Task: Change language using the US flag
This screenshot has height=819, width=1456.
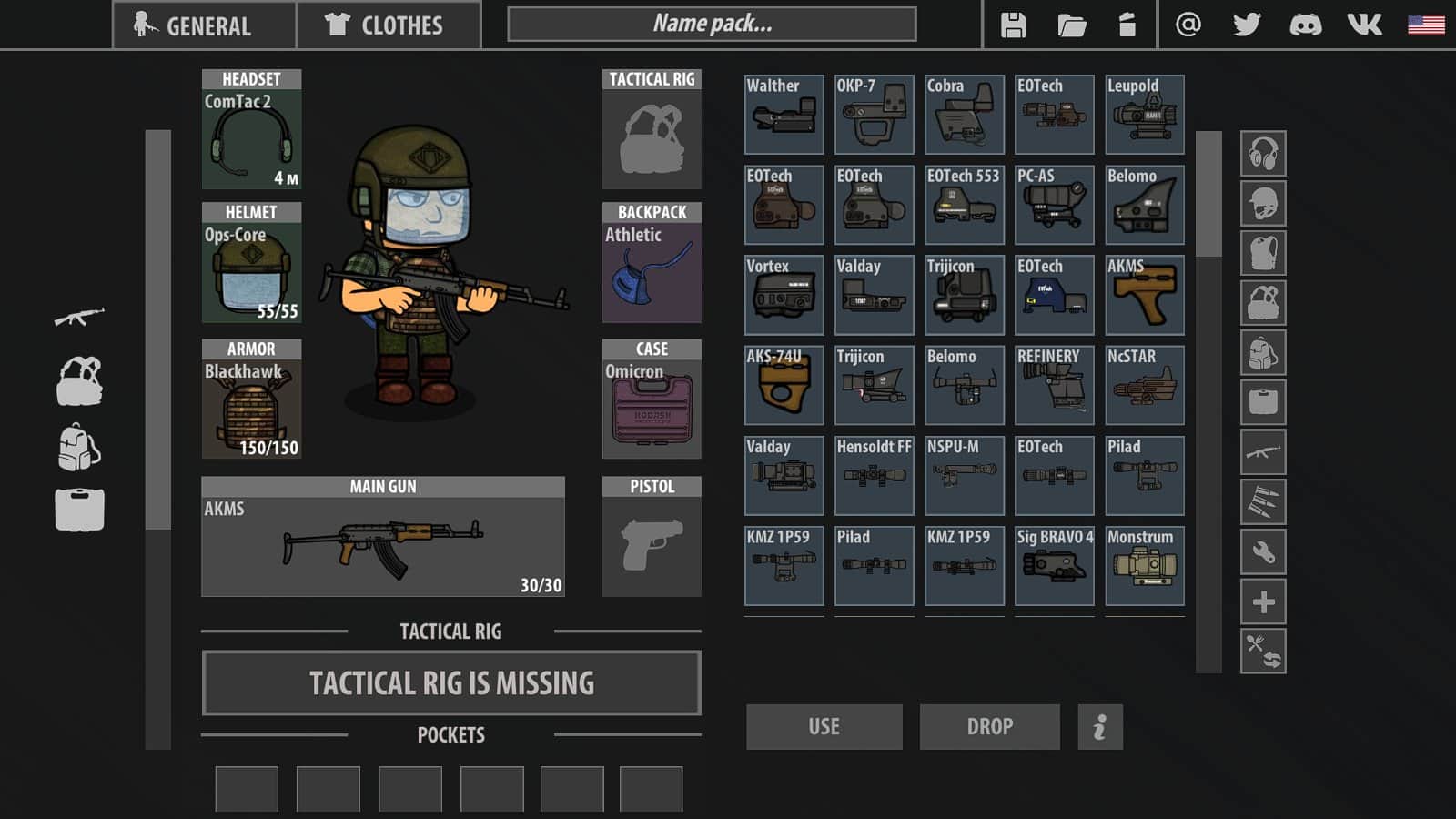Action: pyautogui.click(x=1426, y=25)
